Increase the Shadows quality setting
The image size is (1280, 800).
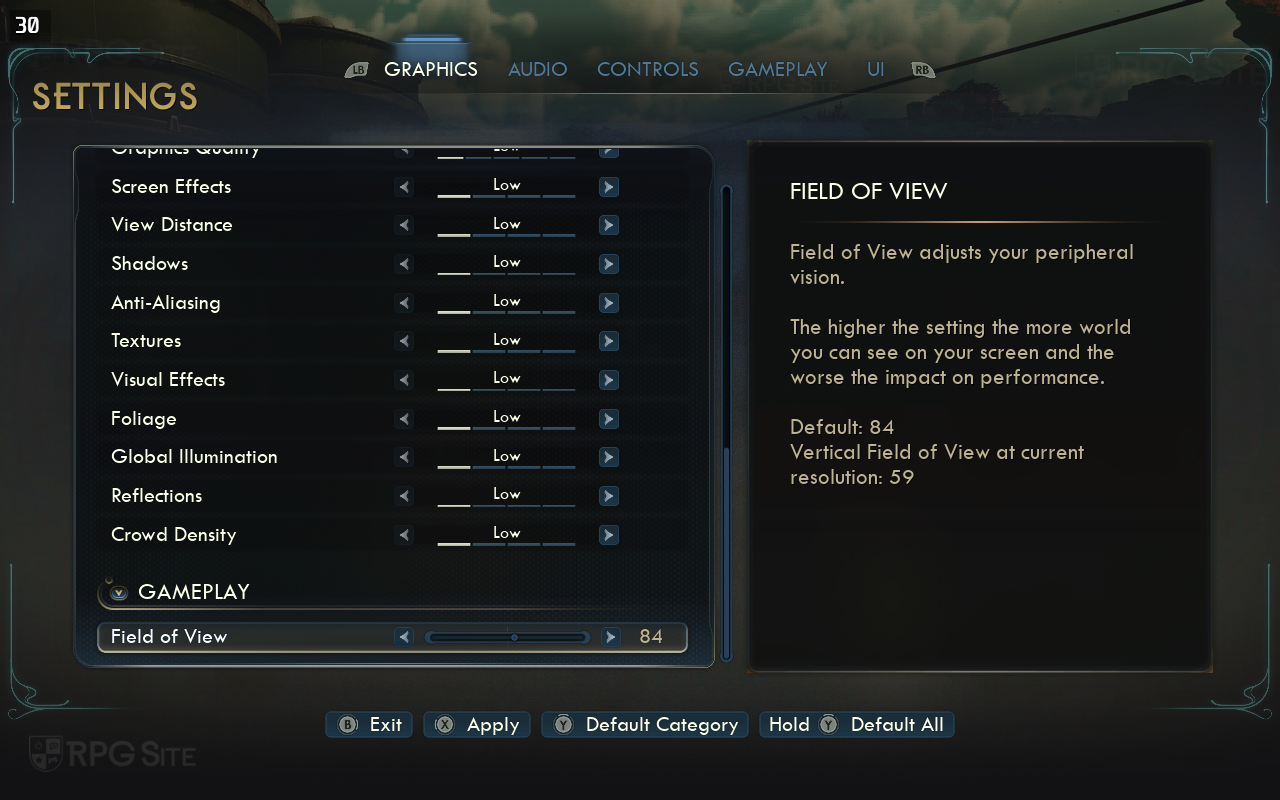coord(608,264)
